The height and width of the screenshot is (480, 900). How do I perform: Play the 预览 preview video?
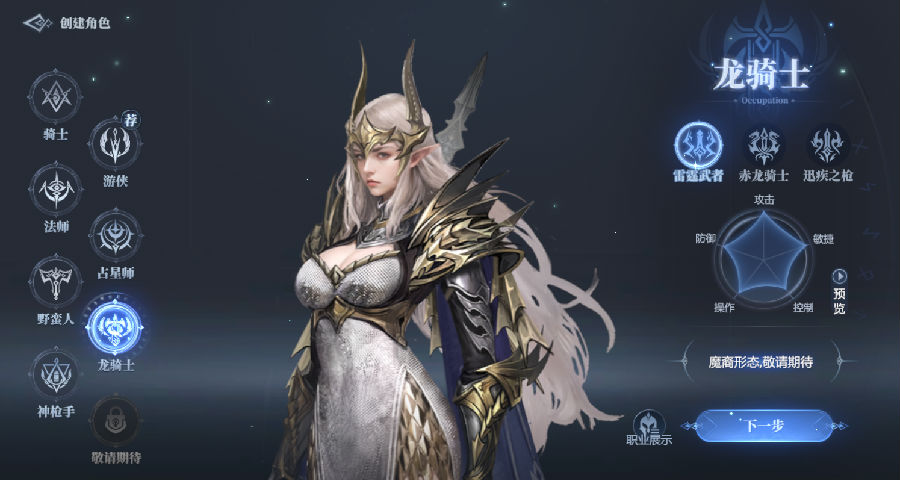click(x=839, y=276)
